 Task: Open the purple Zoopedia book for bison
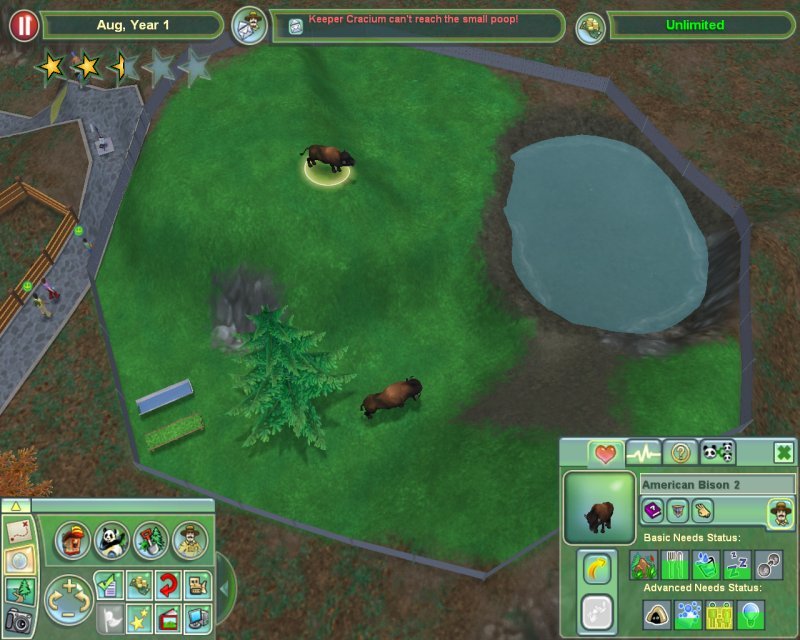651,511
